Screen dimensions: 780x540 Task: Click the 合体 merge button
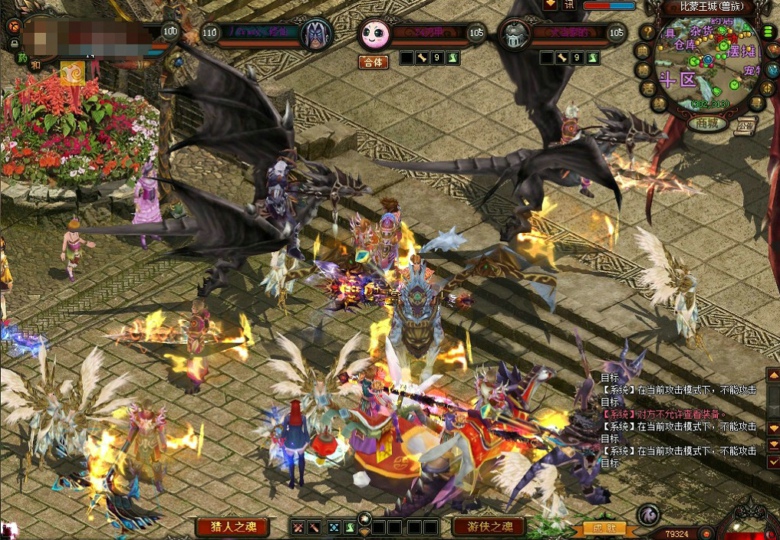tap(373, 61)
